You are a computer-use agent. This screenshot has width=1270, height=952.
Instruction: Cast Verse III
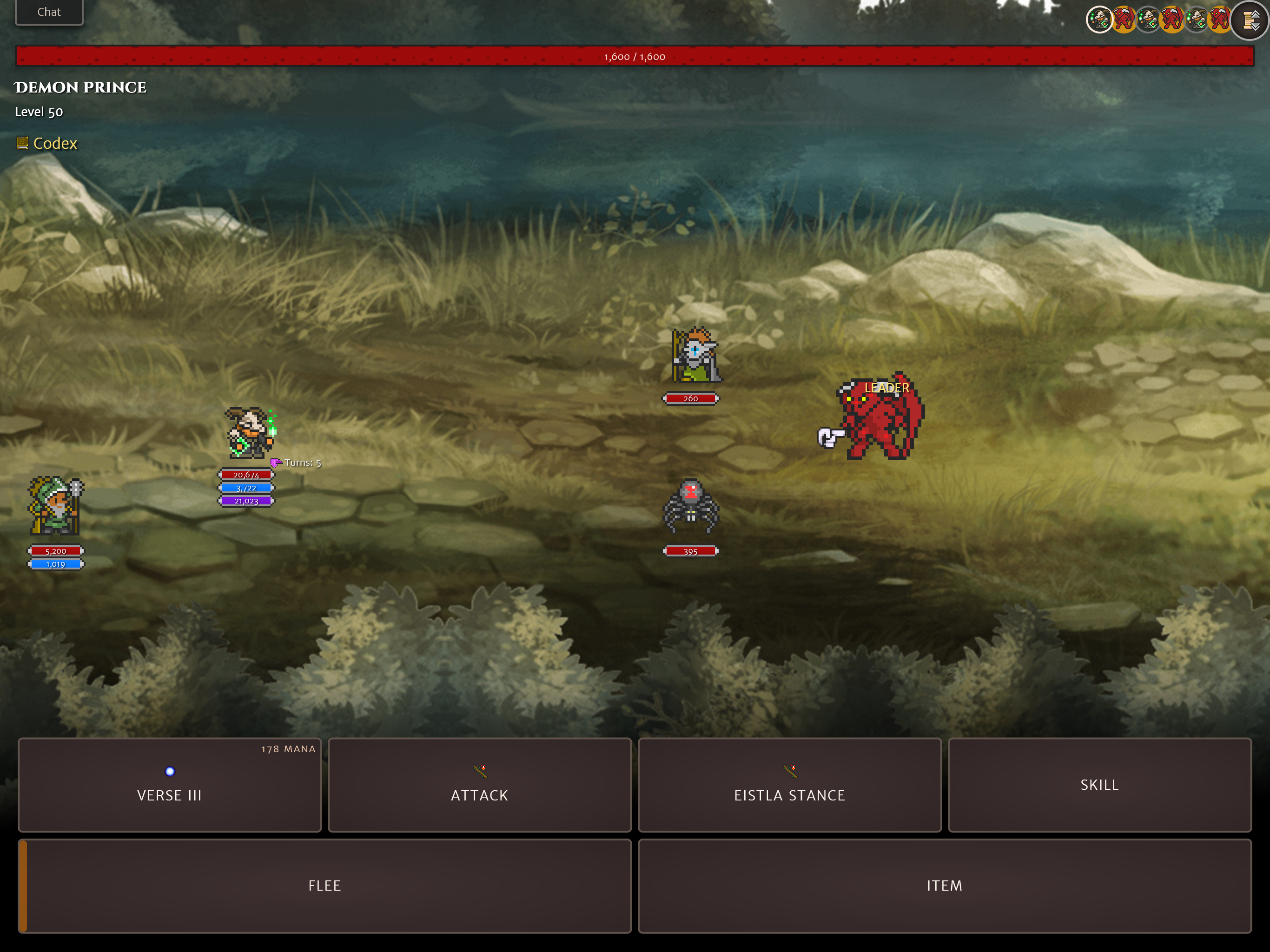(x=169, y=796)
